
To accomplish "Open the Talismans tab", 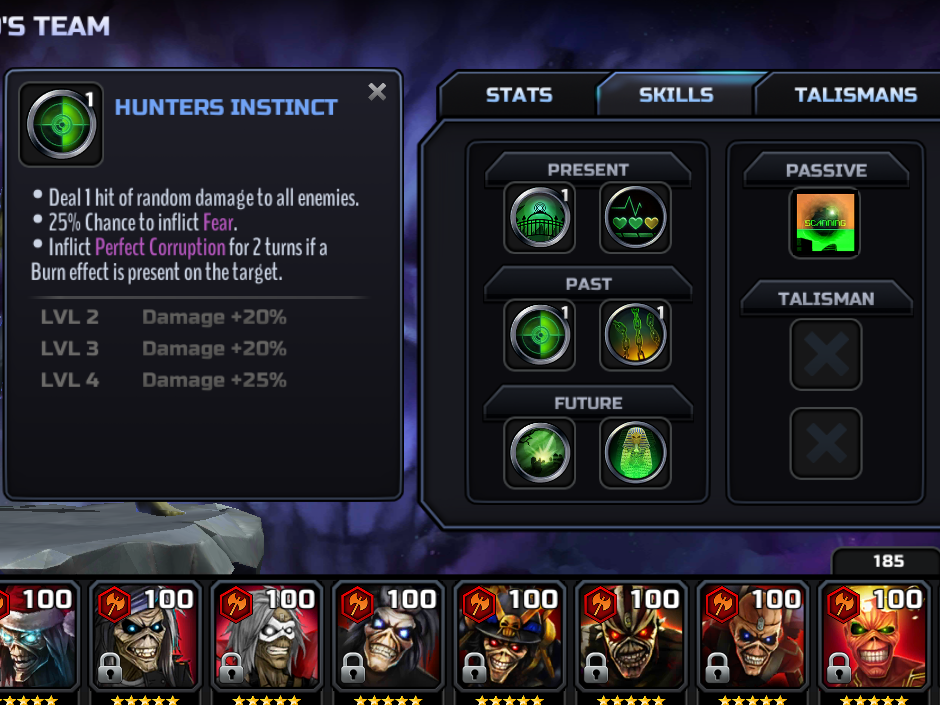I will coord(855,95).
